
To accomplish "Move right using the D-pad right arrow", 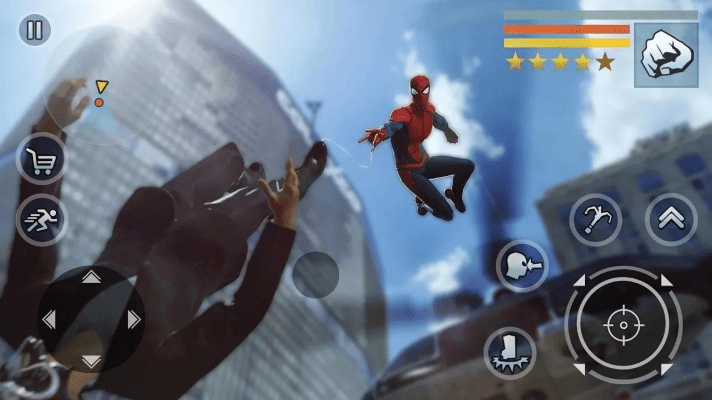I will pyautogui.click(x=134, y=320).
